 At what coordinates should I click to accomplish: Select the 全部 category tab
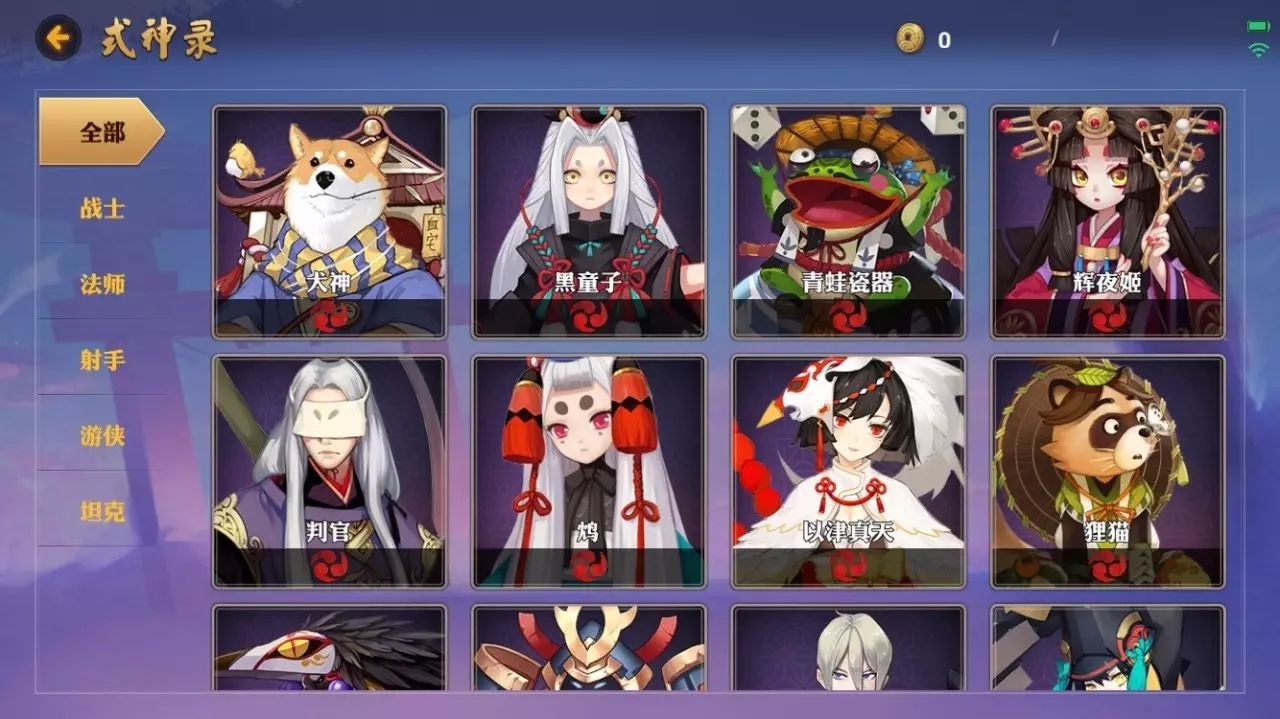click(x=101, y=132)
